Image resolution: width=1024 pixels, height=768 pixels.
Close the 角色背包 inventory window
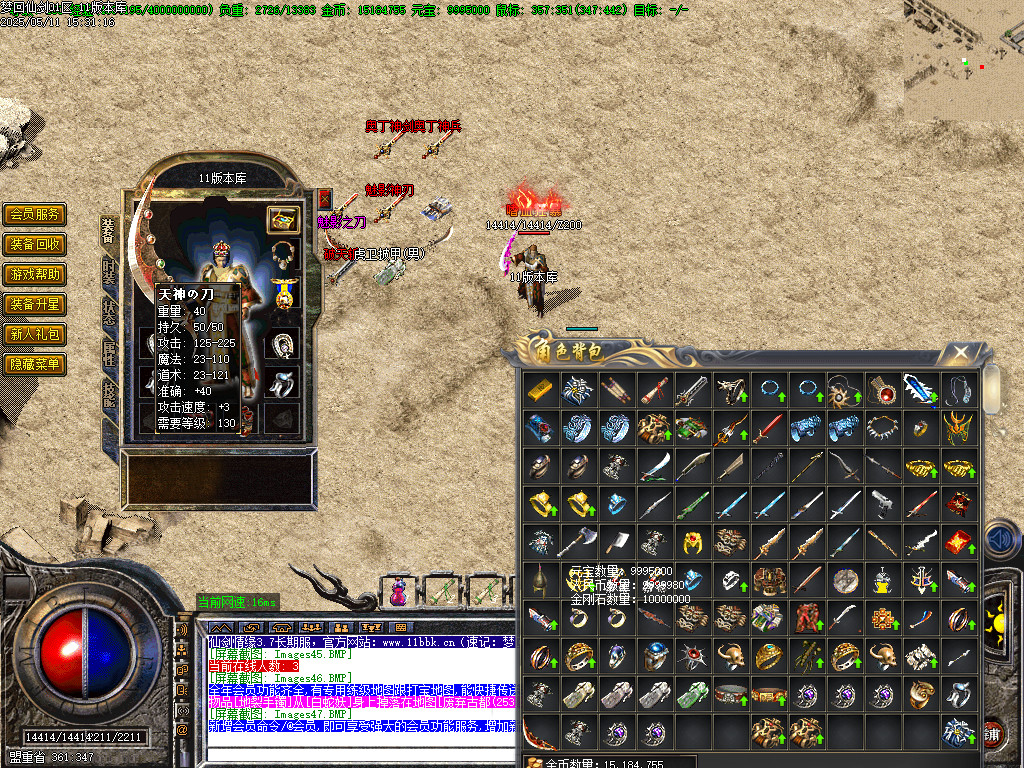tap(960, 352)
